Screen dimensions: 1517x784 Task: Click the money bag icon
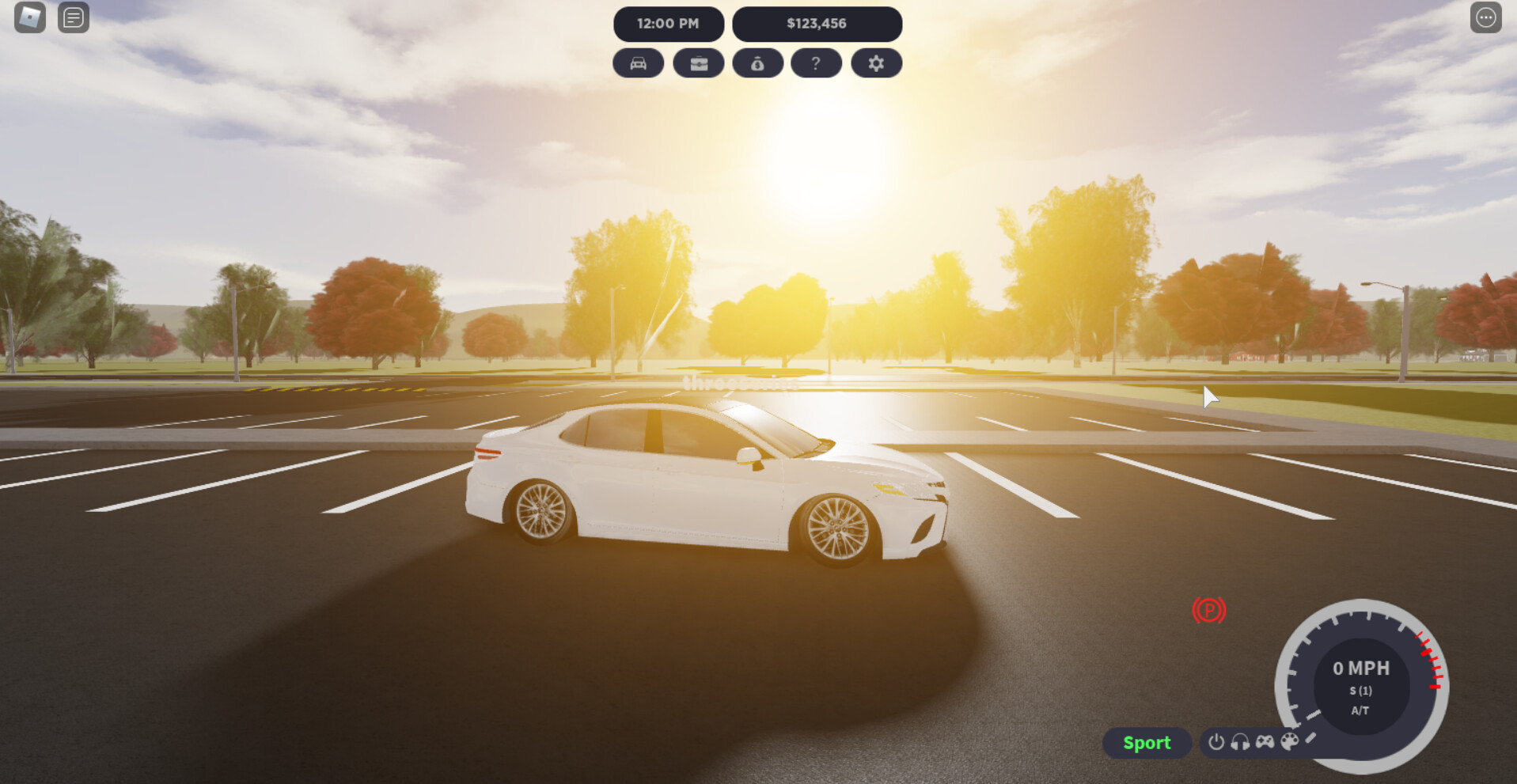click(757, 63)
